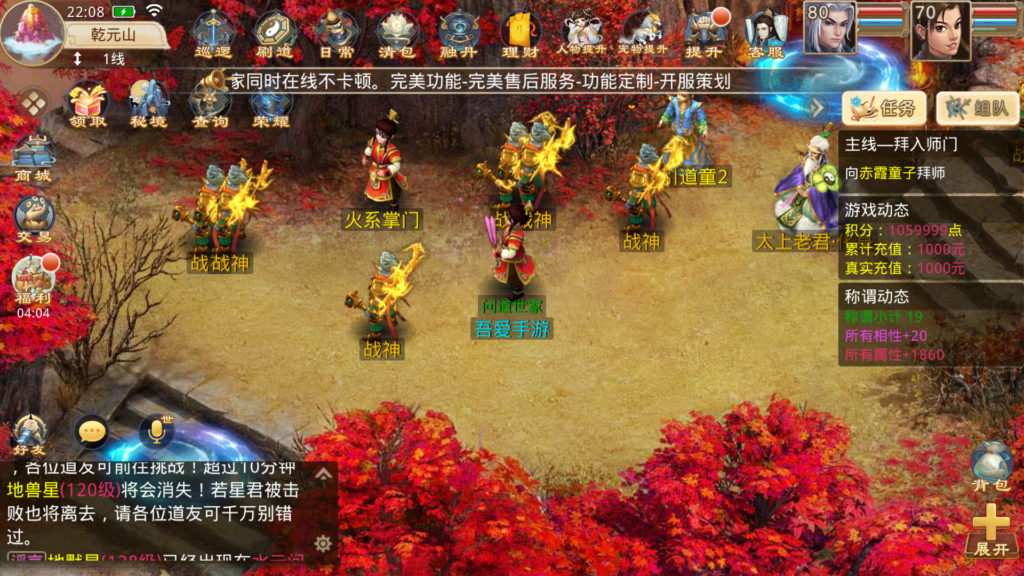Open the 背包 backpack

[990, 467]
